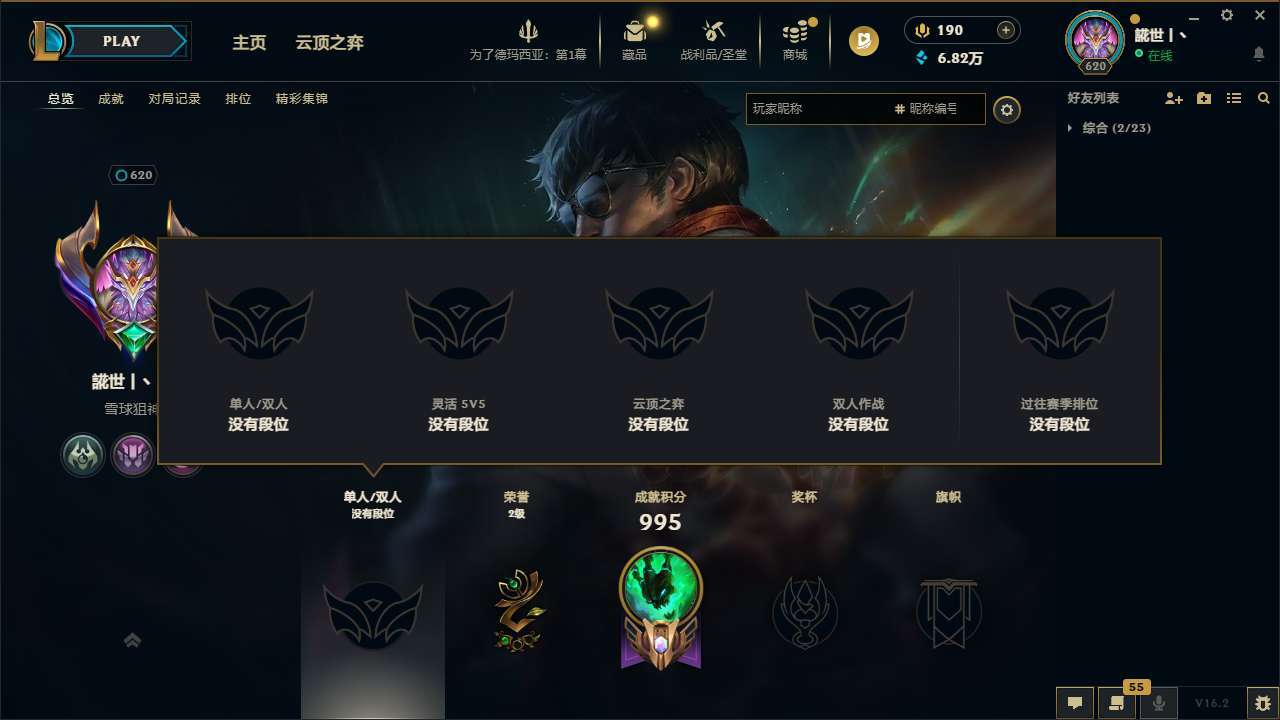Viewport: 1280px width, 720px height.
Task: Toggle friend list view with the list icon
Action: click(1233, 98)
